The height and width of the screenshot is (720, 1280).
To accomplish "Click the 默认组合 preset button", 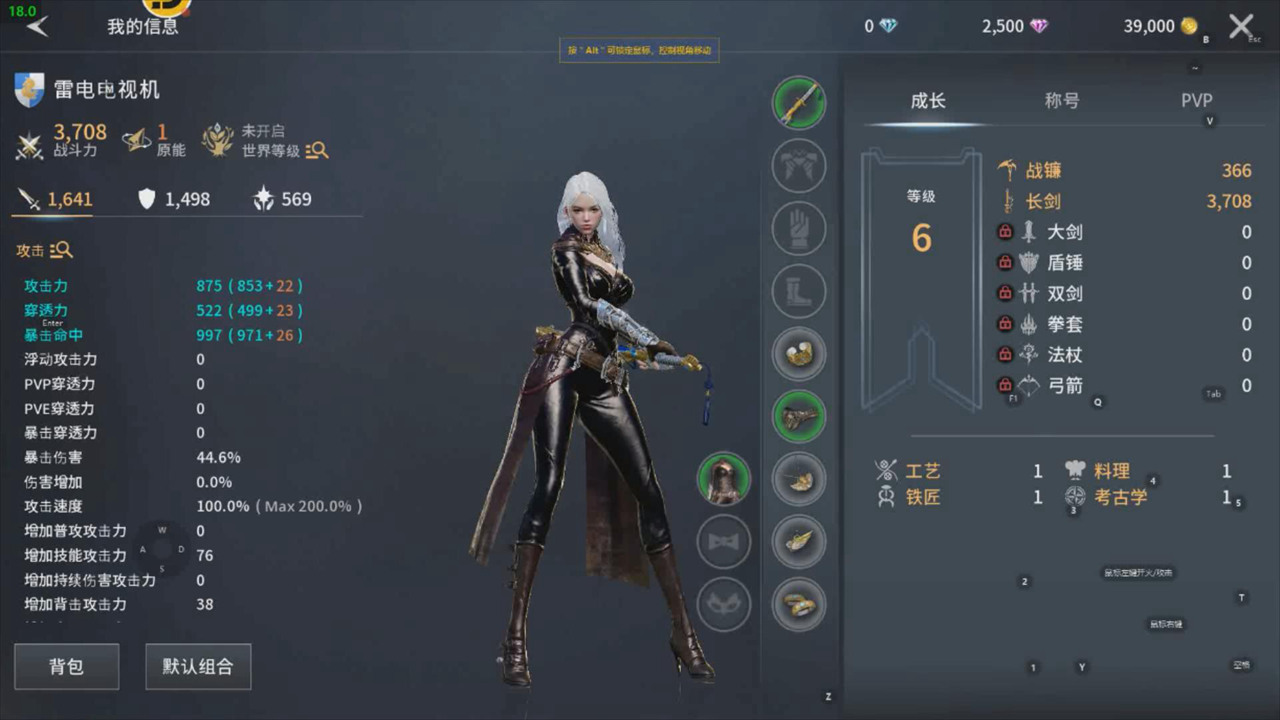I will [x=198, y=666].
